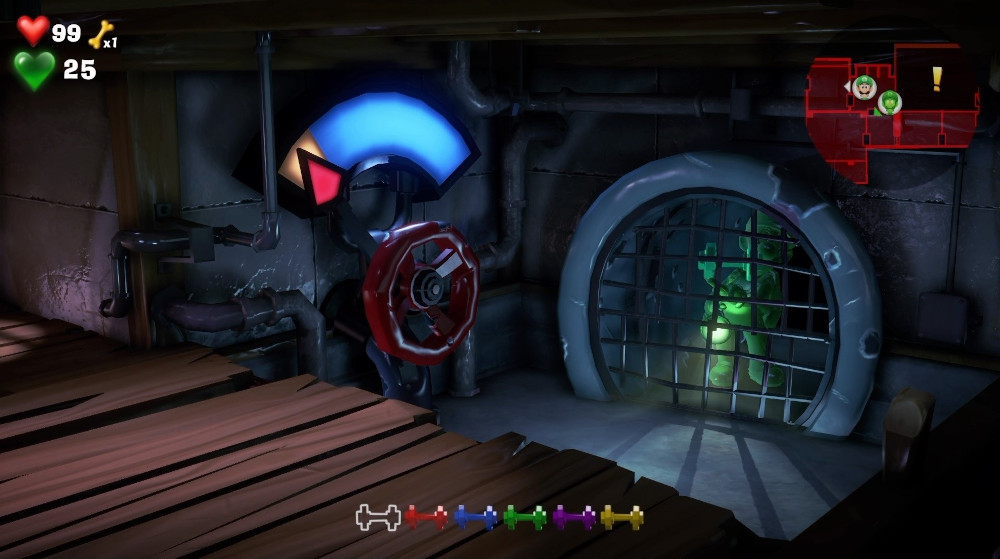
Task: Pick the green gem in the tracker
Action: [524, 517]
